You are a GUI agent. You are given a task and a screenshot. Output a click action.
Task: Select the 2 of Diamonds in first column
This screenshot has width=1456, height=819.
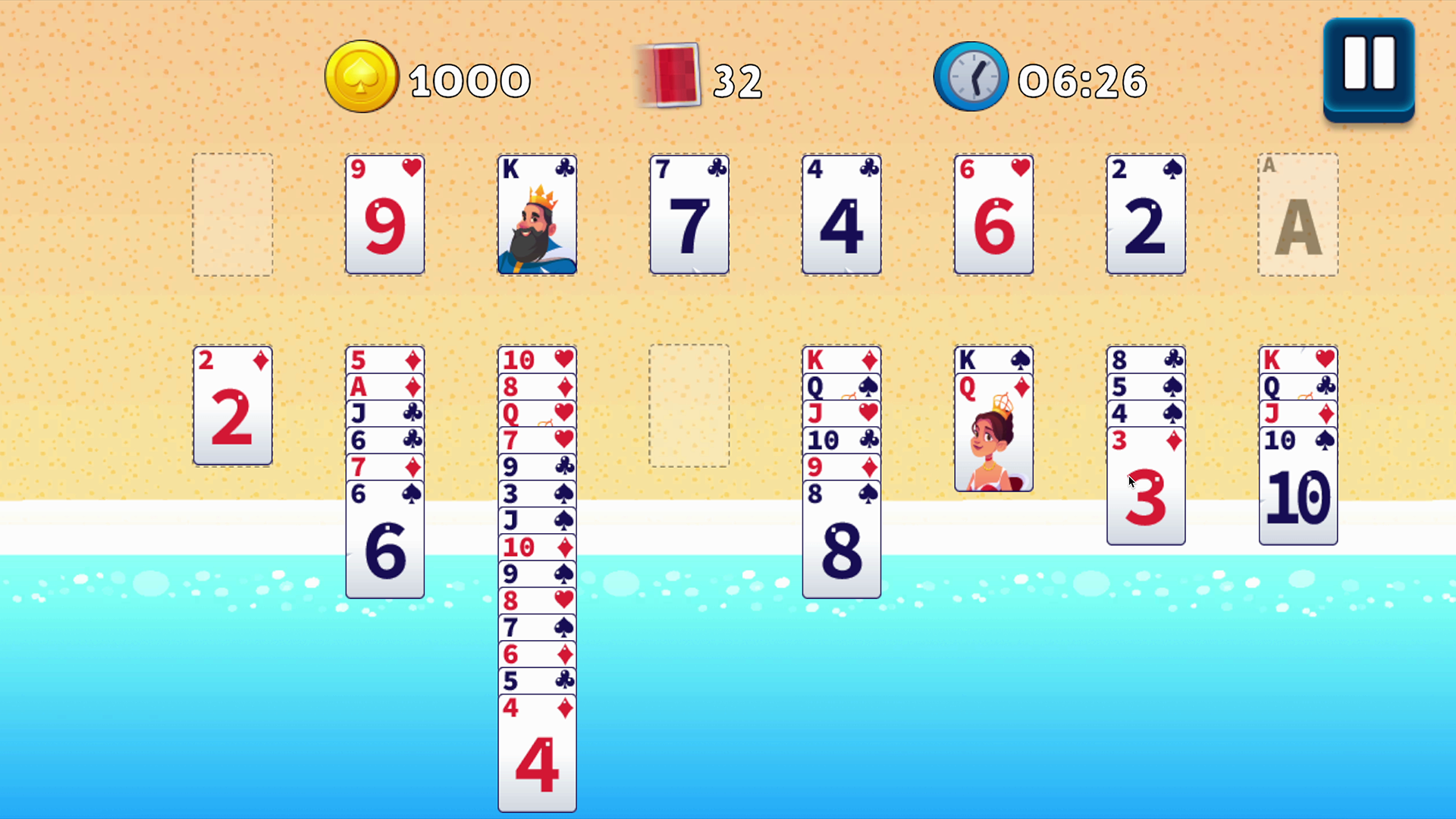(x=233, y=406)
